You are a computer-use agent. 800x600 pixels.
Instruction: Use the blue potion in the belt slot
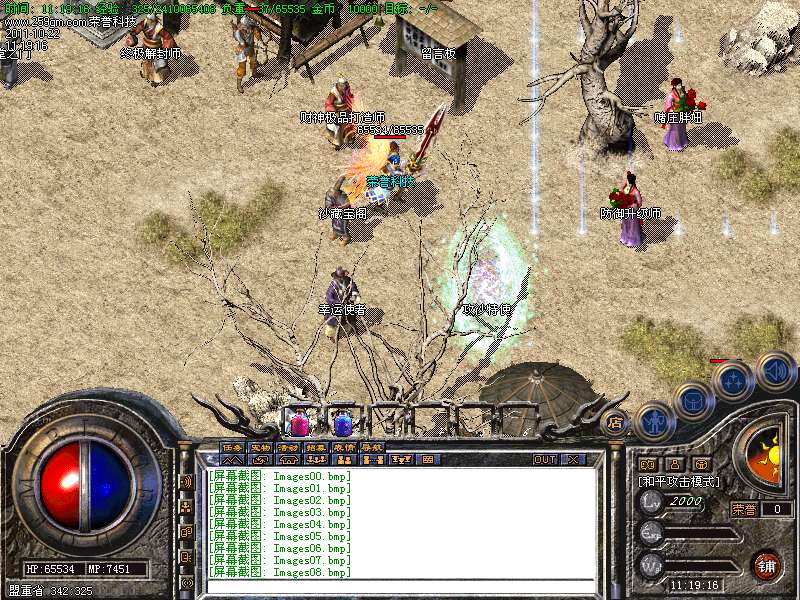click(x=342, y=423)
